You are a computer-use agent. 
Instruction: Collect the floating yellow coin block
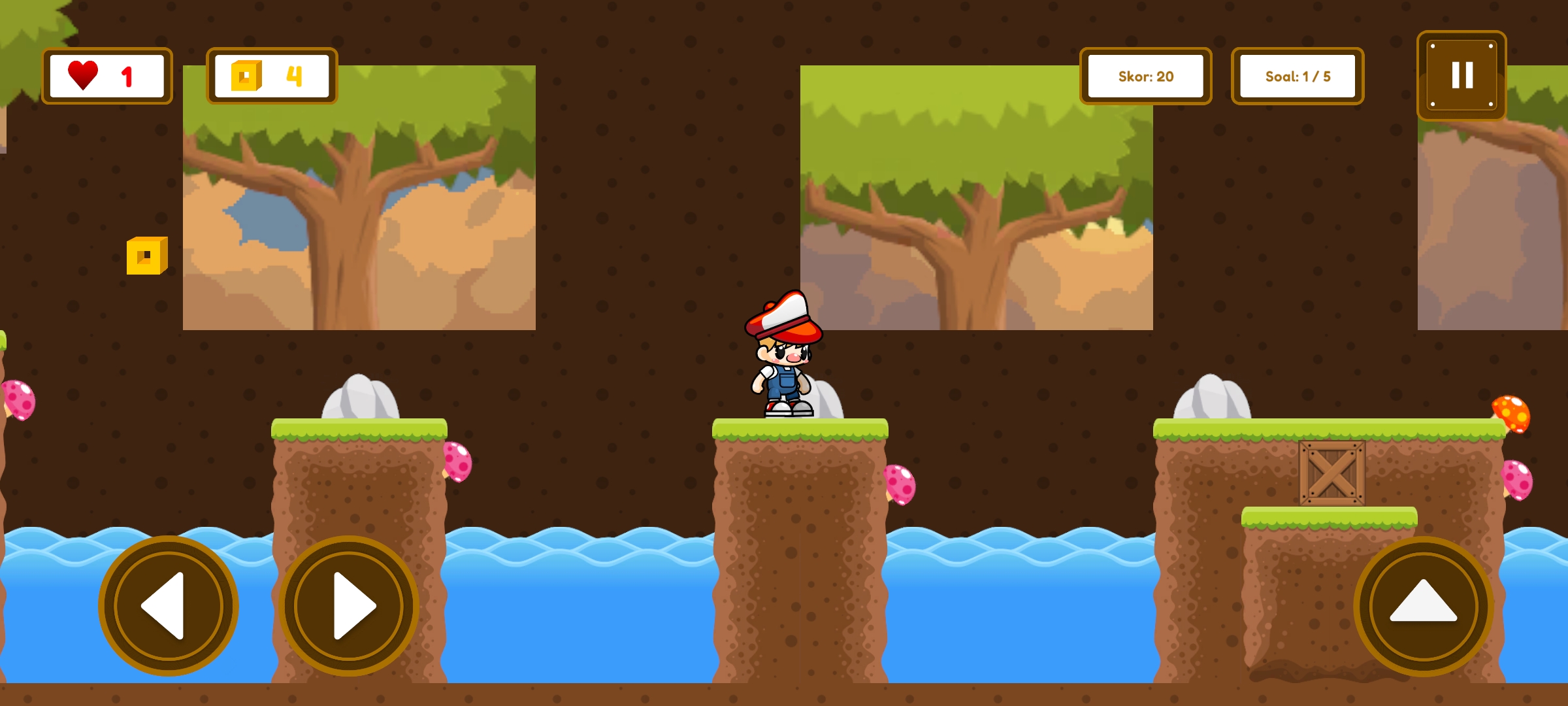point(147,255)
